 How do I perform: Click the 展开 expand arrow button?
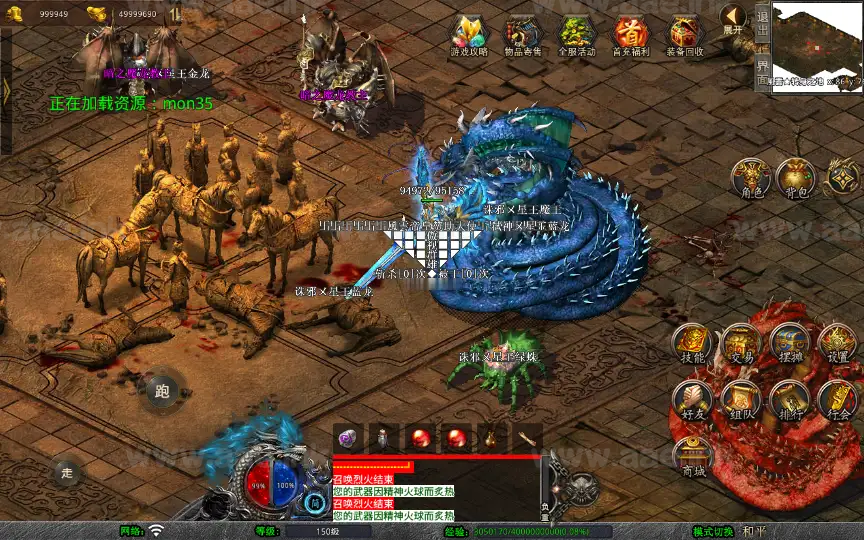pos(733,19)
